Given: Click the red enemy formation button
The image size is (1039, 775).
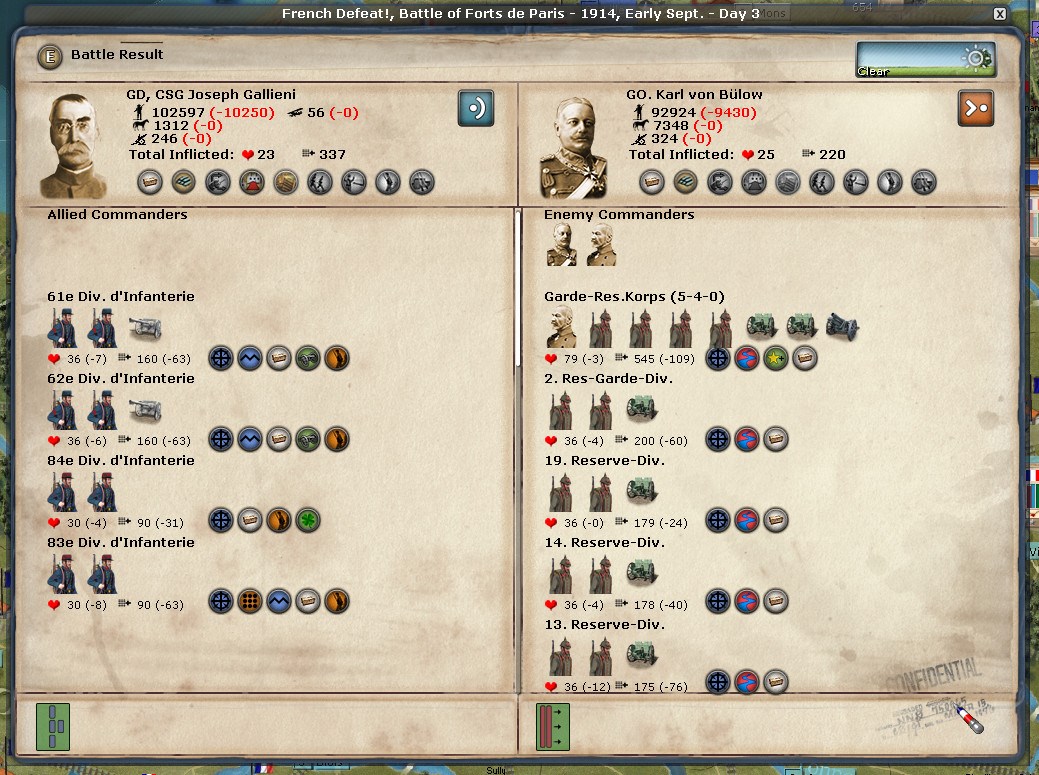Looking at the screenshot, I should 553,726.
